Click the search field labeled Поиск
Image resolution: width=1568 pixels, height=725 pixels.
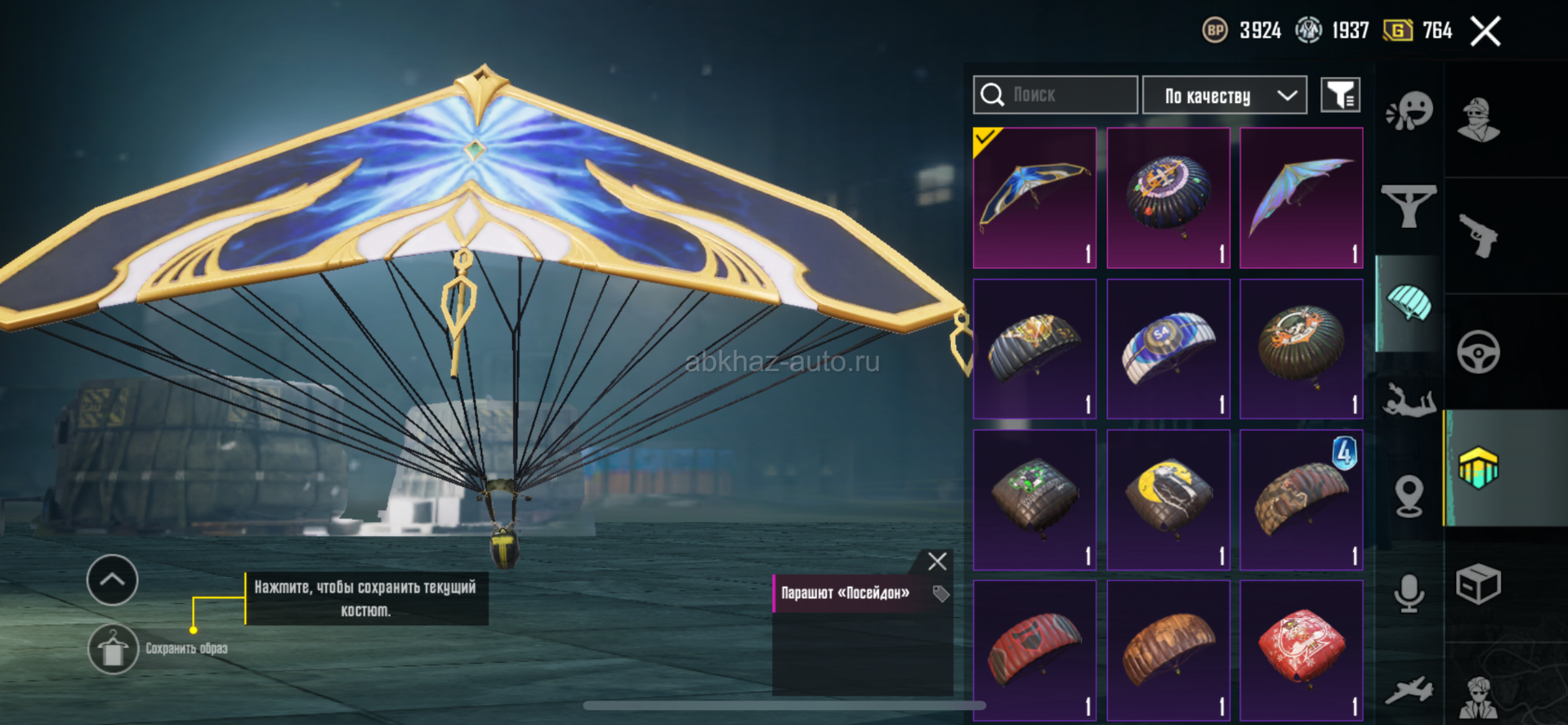(1055, 95)
